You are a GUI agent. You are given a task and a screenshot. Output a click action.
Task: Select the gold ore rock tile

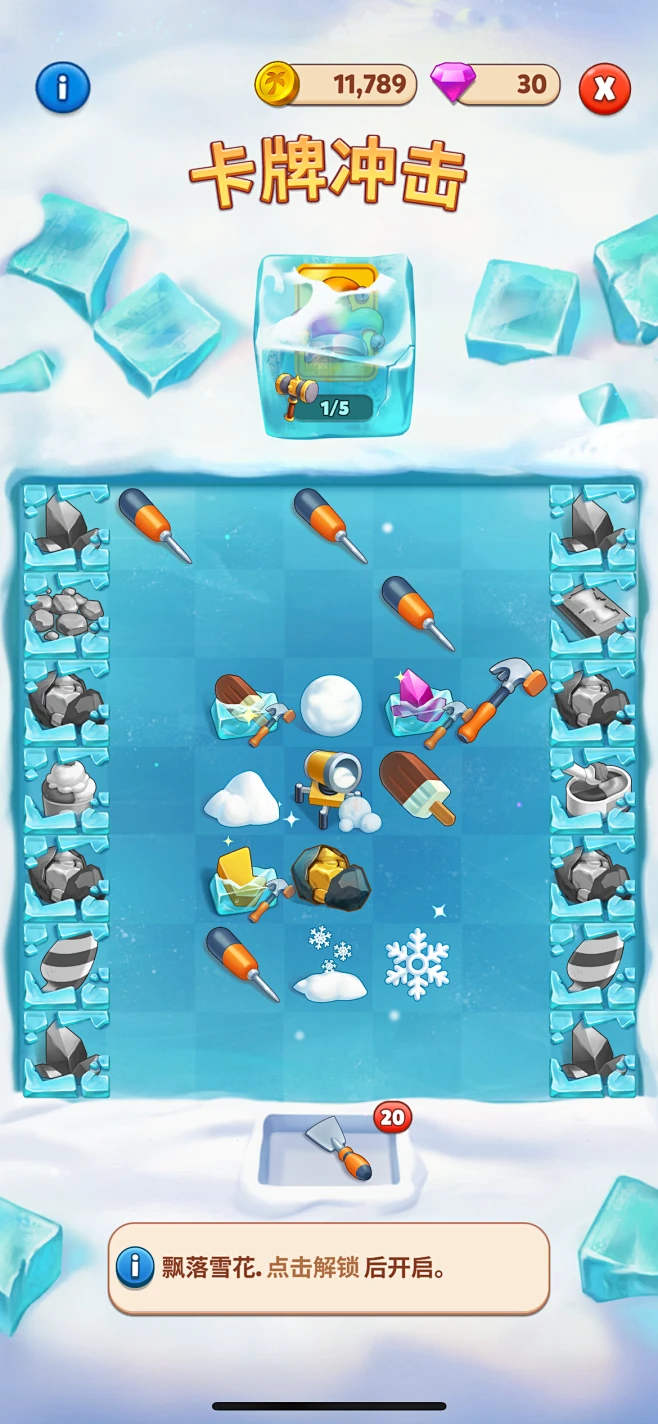coord(330,878)
